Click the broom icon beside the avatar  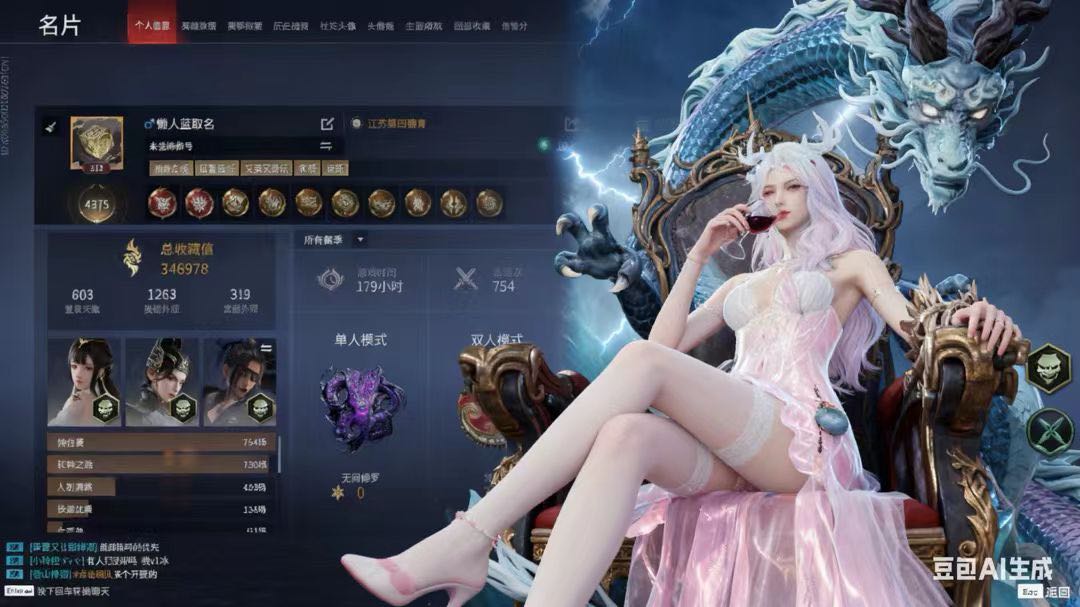[x=51, y=127]
